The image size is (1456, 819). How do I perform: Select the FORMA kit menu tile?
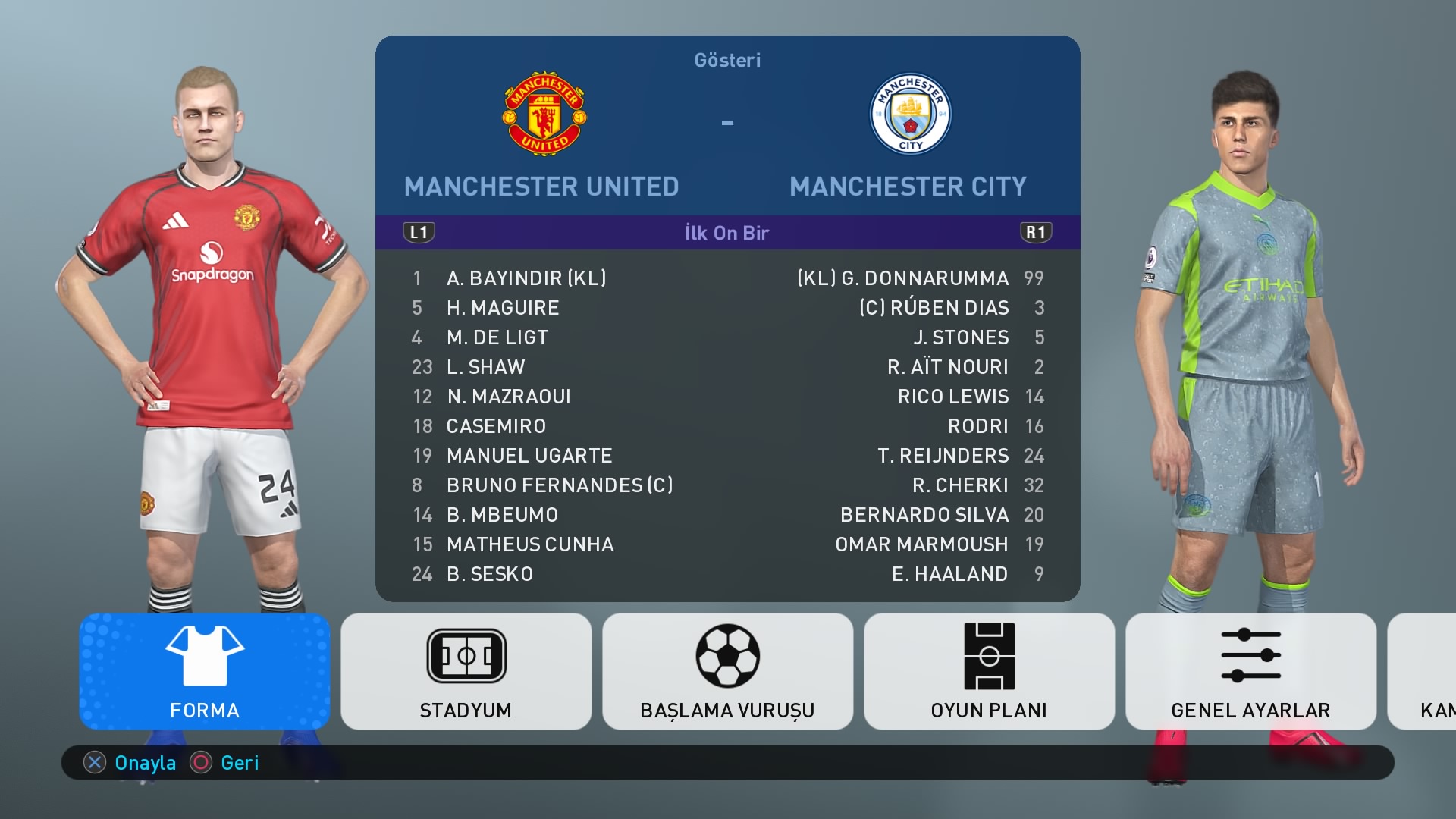tap(205, 671)
